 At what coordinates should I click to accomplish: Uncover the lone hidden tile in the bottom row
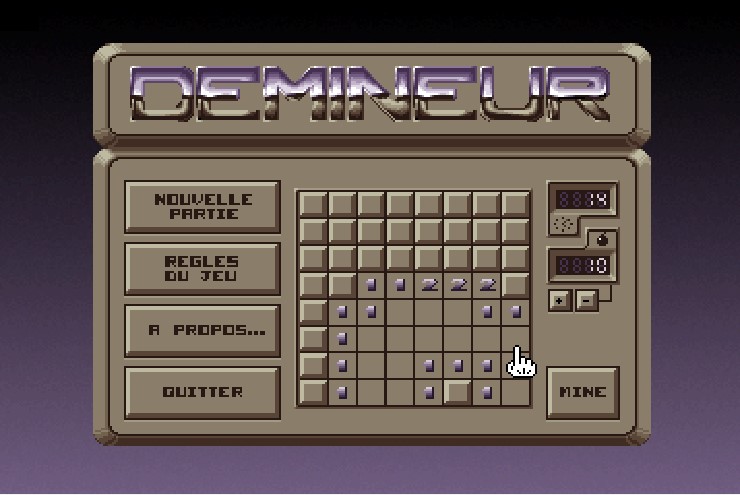[x=458, y=391]
